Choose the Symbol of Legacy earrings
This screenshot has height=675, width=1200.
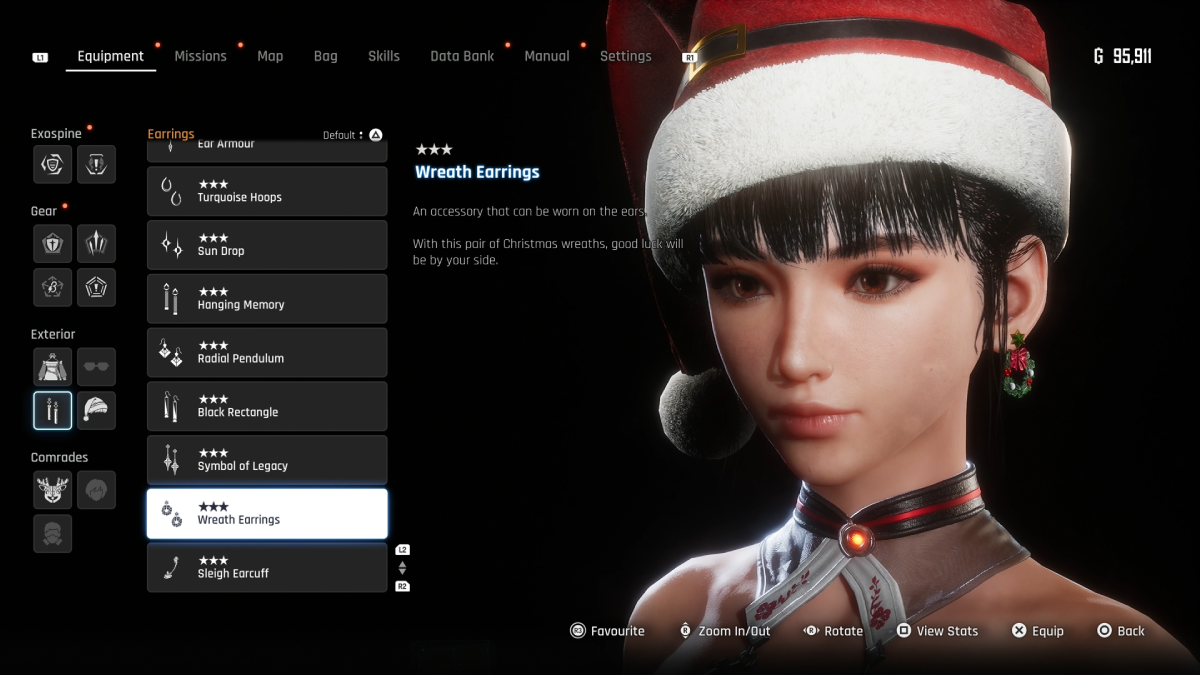pos(267,460)
